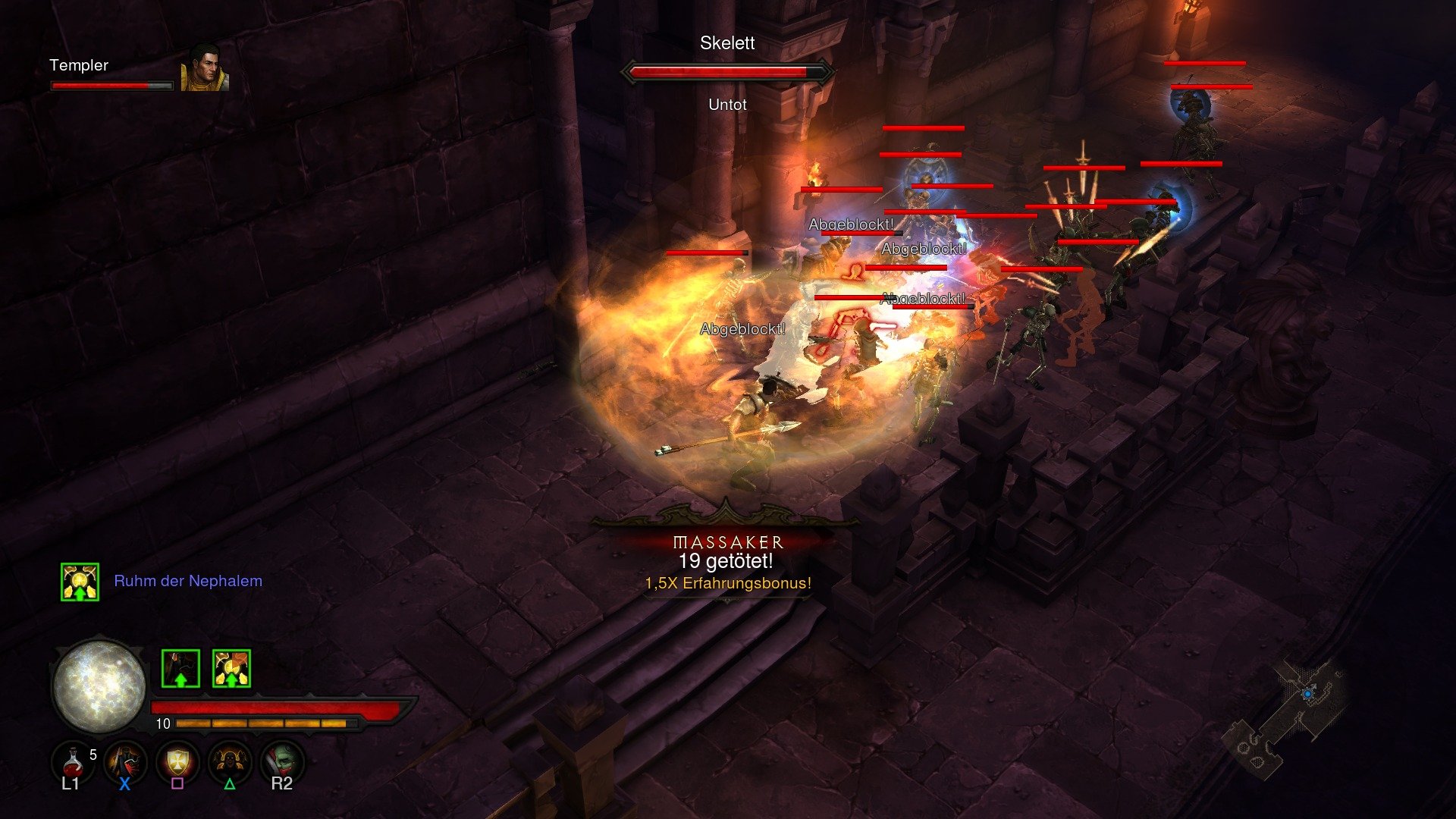Click the Untot enemy type label
The width and height of the screenshot is (1456, 819).
tap(726, 105)
